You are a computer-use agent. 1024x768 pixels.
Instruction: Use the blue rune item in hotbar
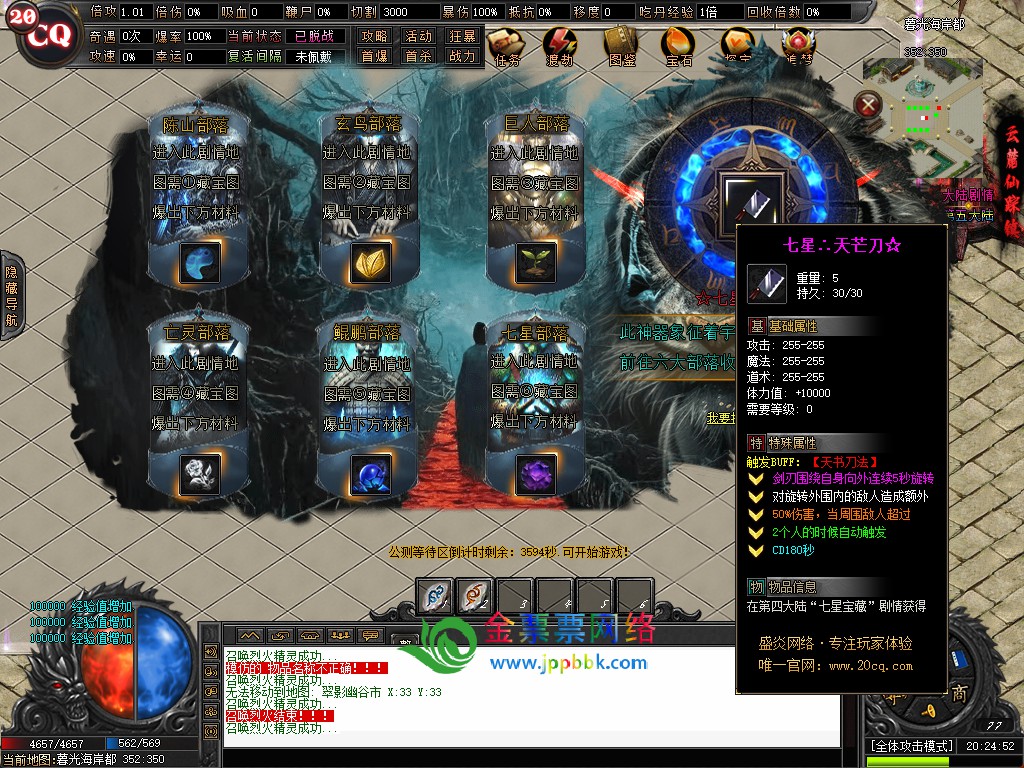coord(432,596)
